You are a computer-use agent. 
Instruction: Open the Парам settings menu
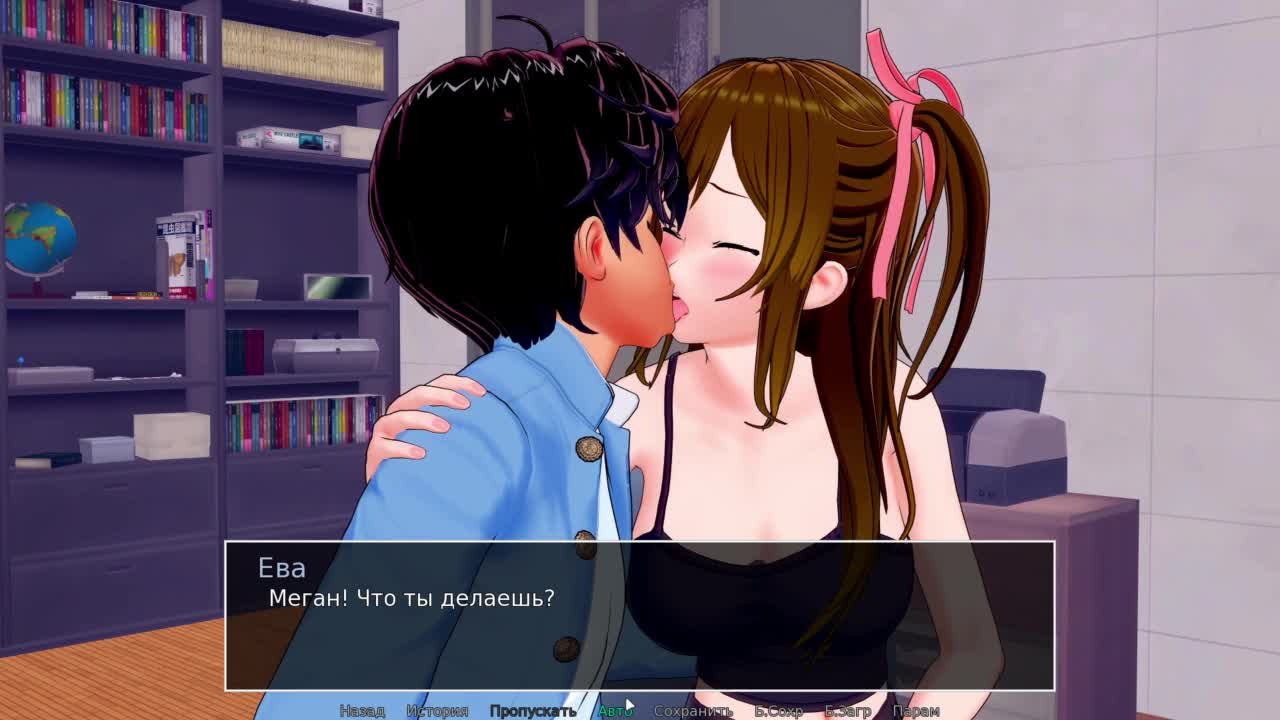pyautogui.click(x=915, y=711)
